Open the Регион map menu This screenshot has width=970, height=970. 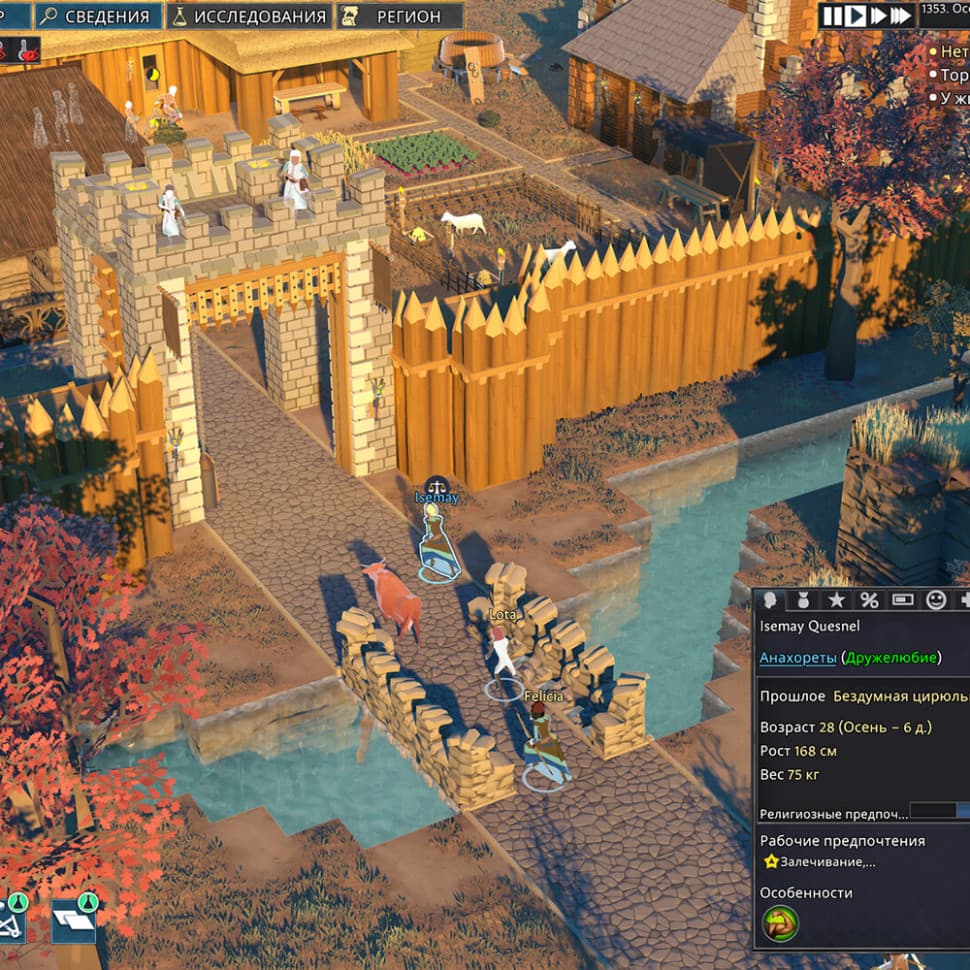point(399,16)
